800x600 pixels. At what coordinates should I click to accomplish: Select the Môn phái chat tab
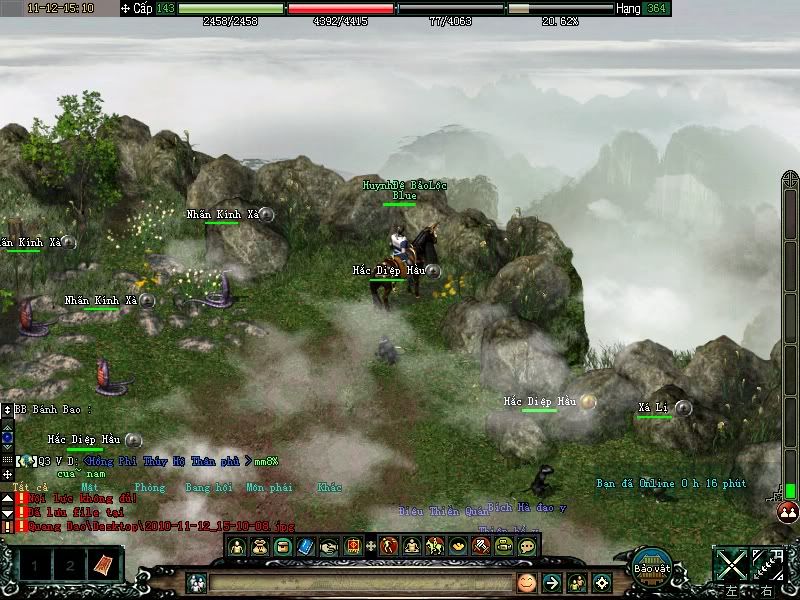click(x=269, y=488)
